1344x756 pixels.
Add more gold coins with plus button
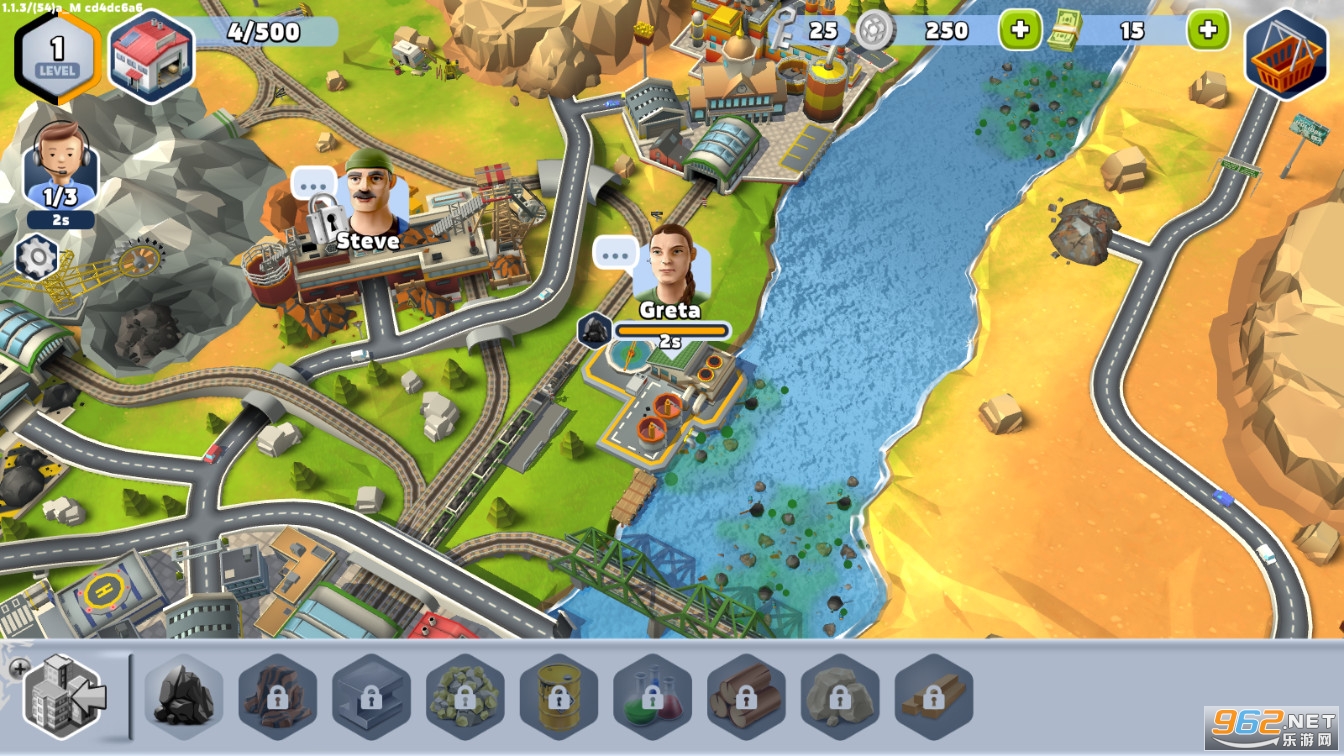(1020, 30)
